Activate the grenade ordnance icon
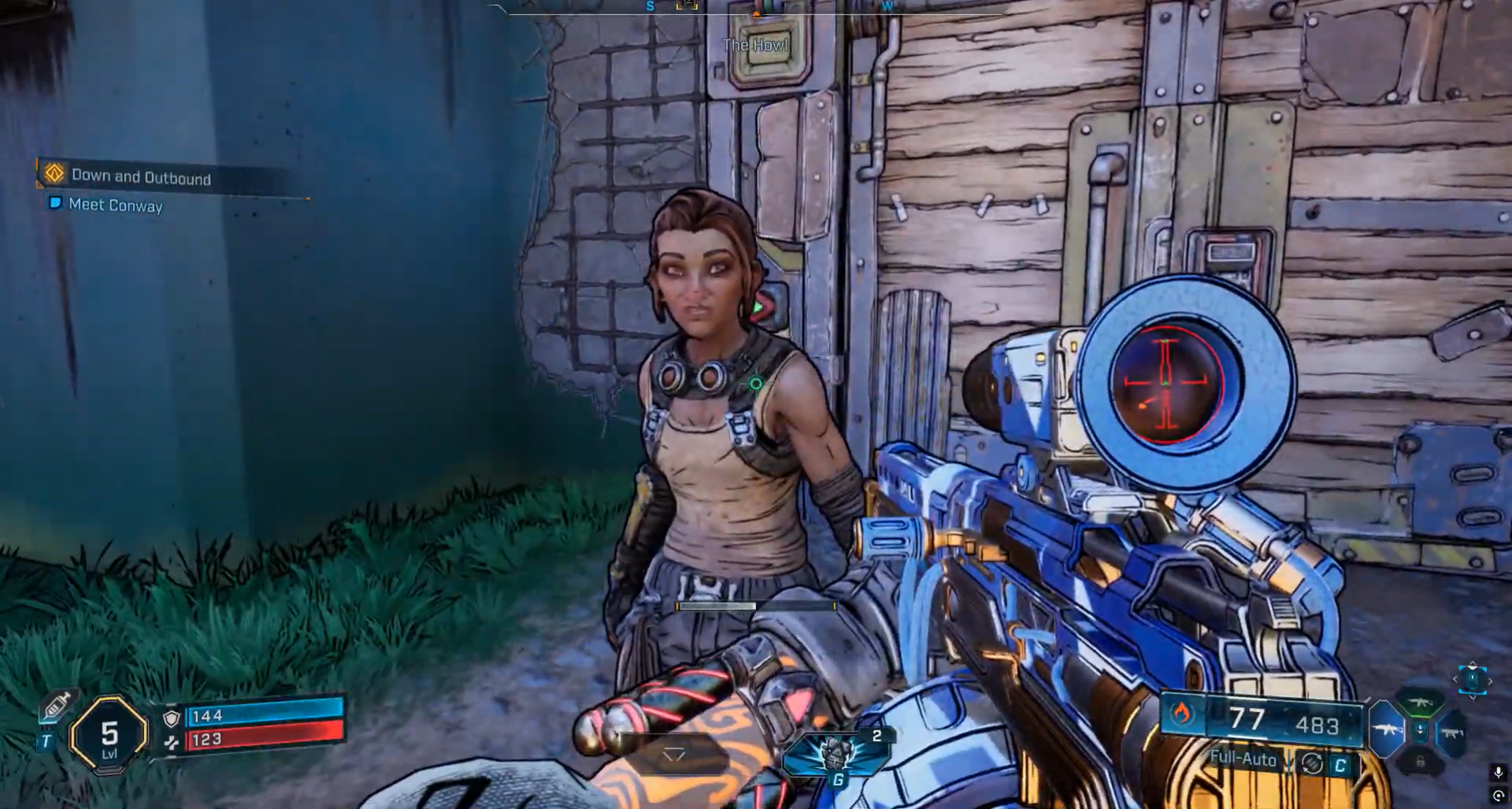Viewport: 1512px width, 809px height. 836,754
